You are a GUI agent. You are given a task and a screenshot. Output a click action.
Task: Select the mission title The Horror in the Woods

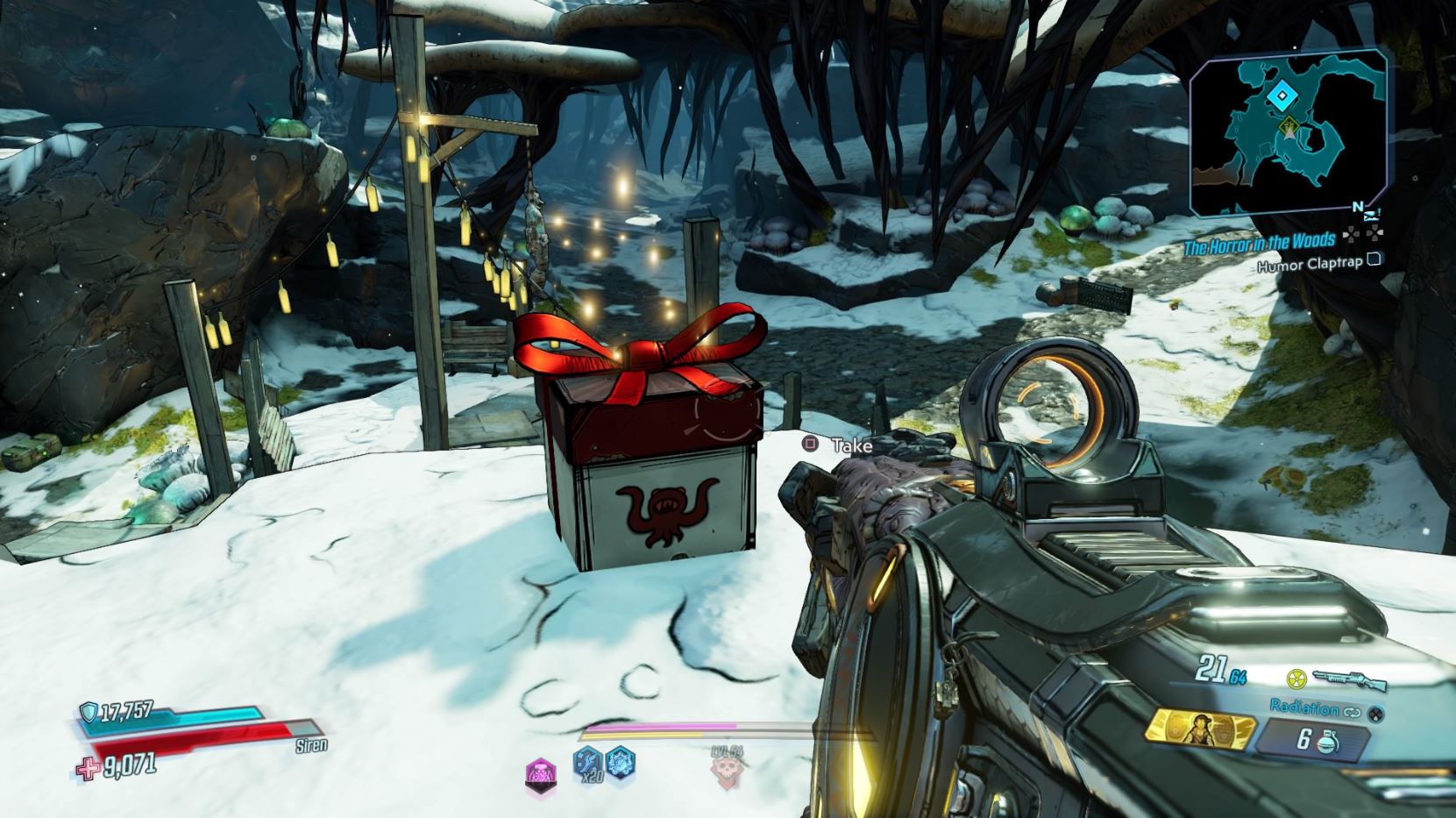[1260, 242]
